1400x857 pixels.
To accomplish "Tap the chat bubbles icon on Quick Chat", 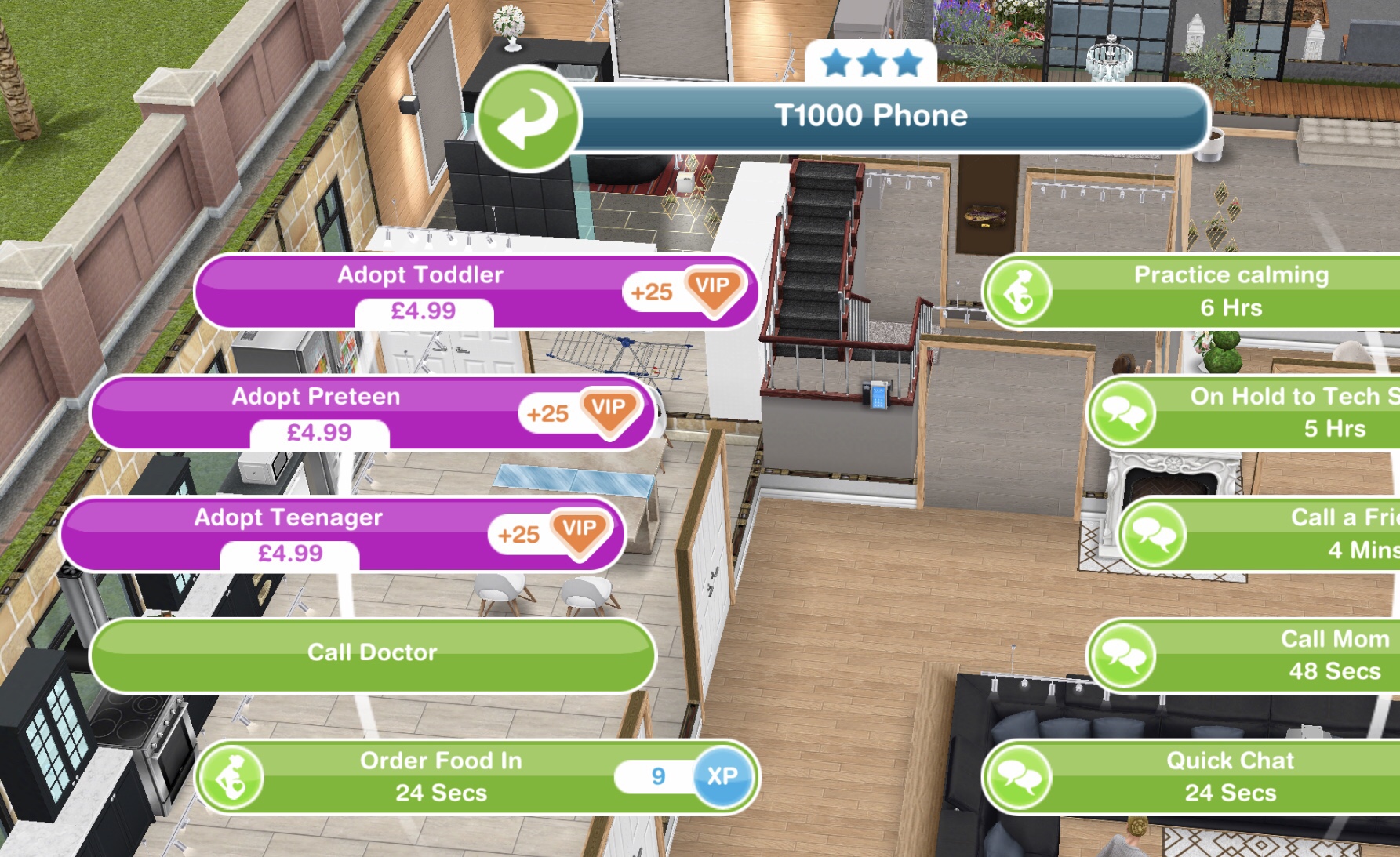I will 1020,778.
